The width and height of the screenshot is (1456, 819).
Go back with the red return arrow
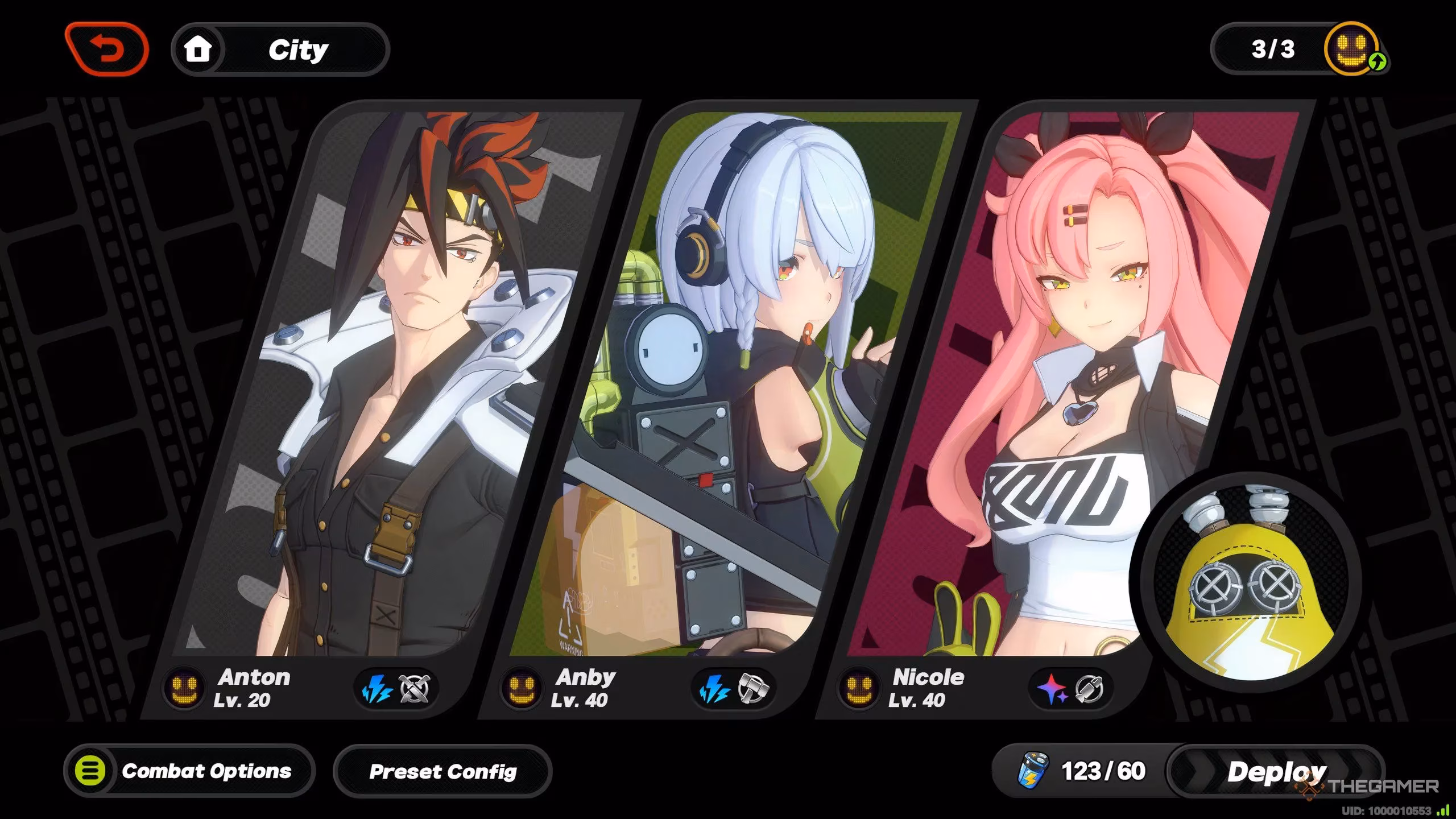point(107,49)
